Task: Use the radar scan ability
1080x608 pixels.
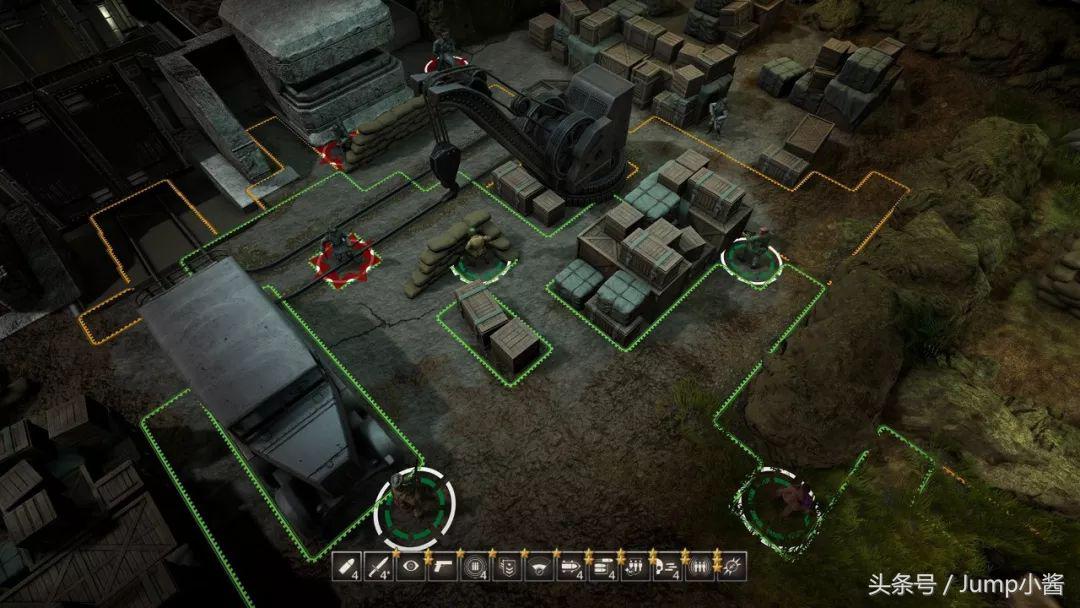Action: tap(540, 567)
